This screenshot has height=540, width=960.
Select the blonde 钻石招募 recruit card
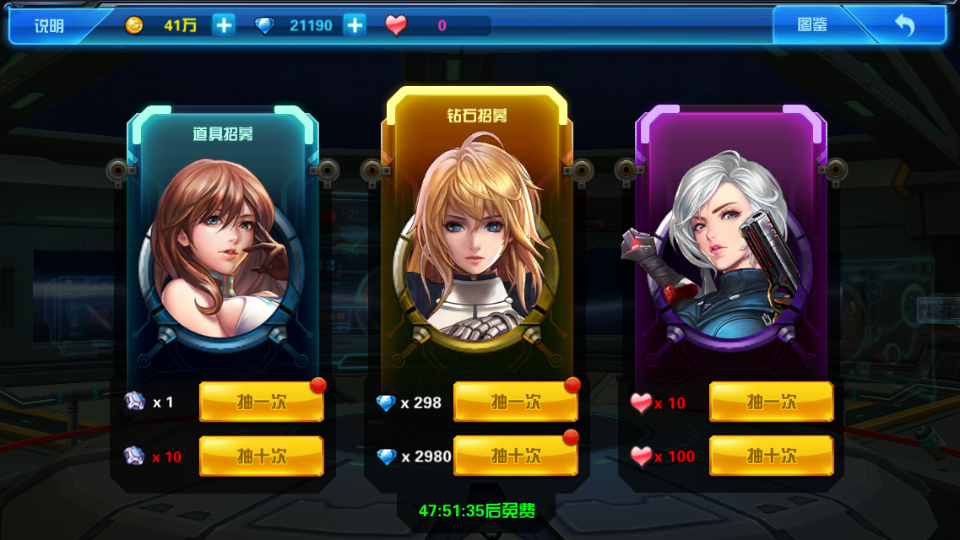476,240
